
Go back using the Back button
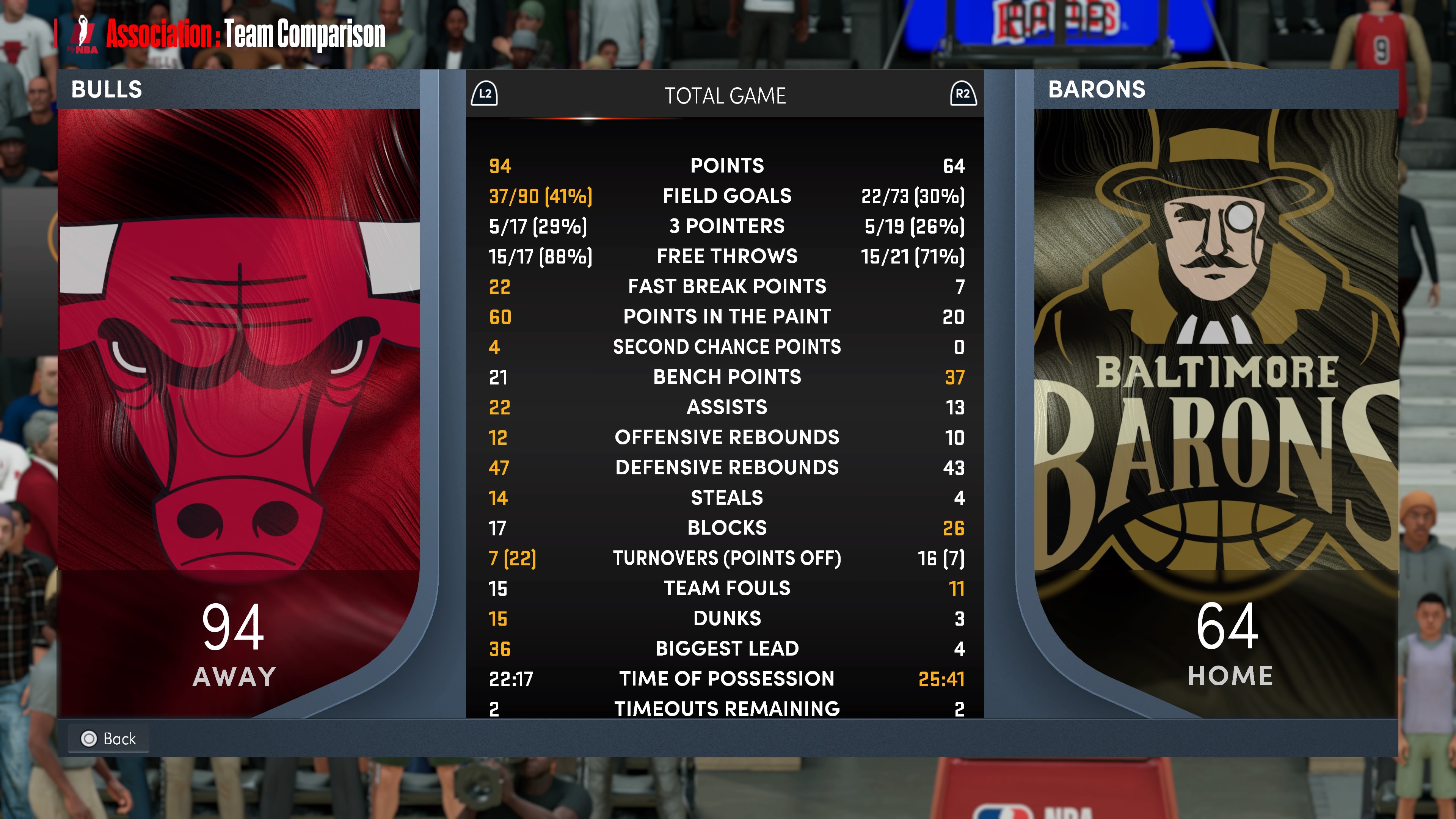tap(108, 738)
